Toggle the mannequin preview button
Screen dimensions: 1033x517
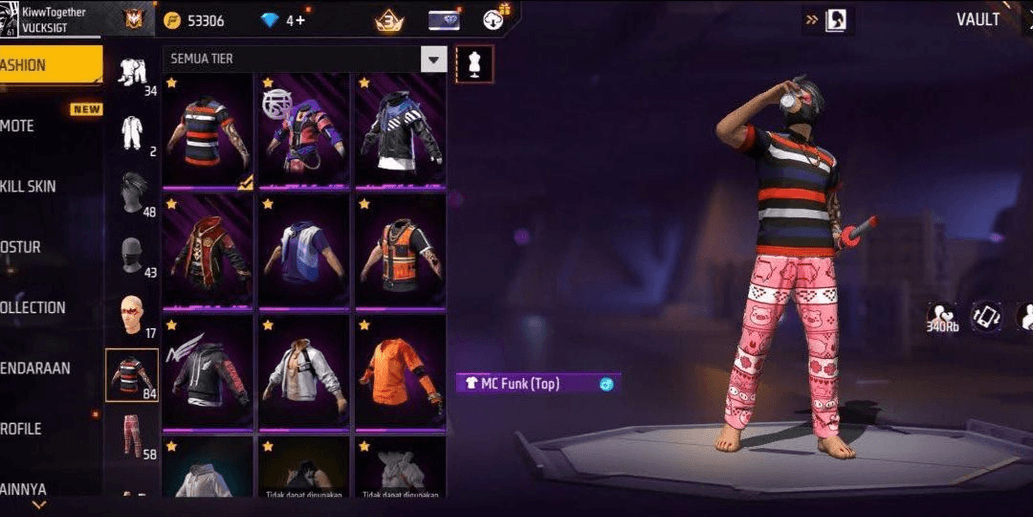click(474, 62)
